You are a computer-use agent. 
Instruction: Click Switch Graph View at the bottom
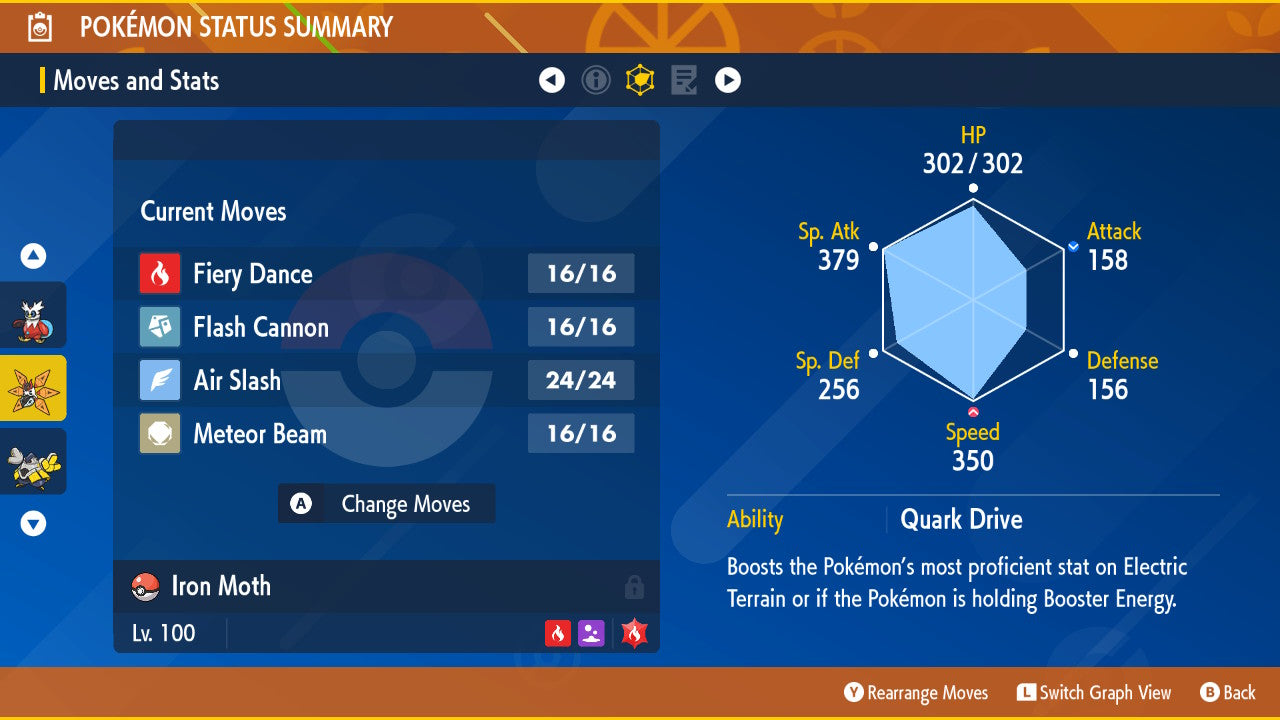pyautogui.click(x=1094, y=692)
